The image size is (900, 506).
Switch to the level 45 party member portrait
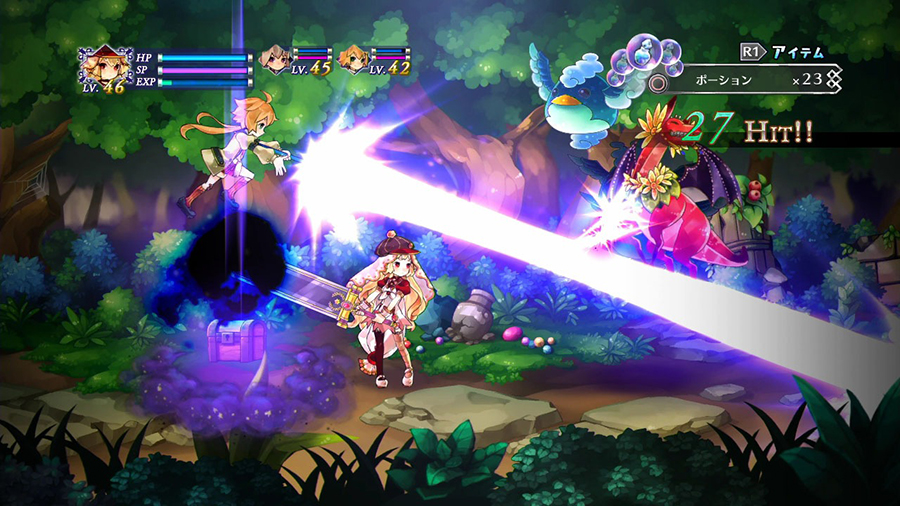point(275,58)
